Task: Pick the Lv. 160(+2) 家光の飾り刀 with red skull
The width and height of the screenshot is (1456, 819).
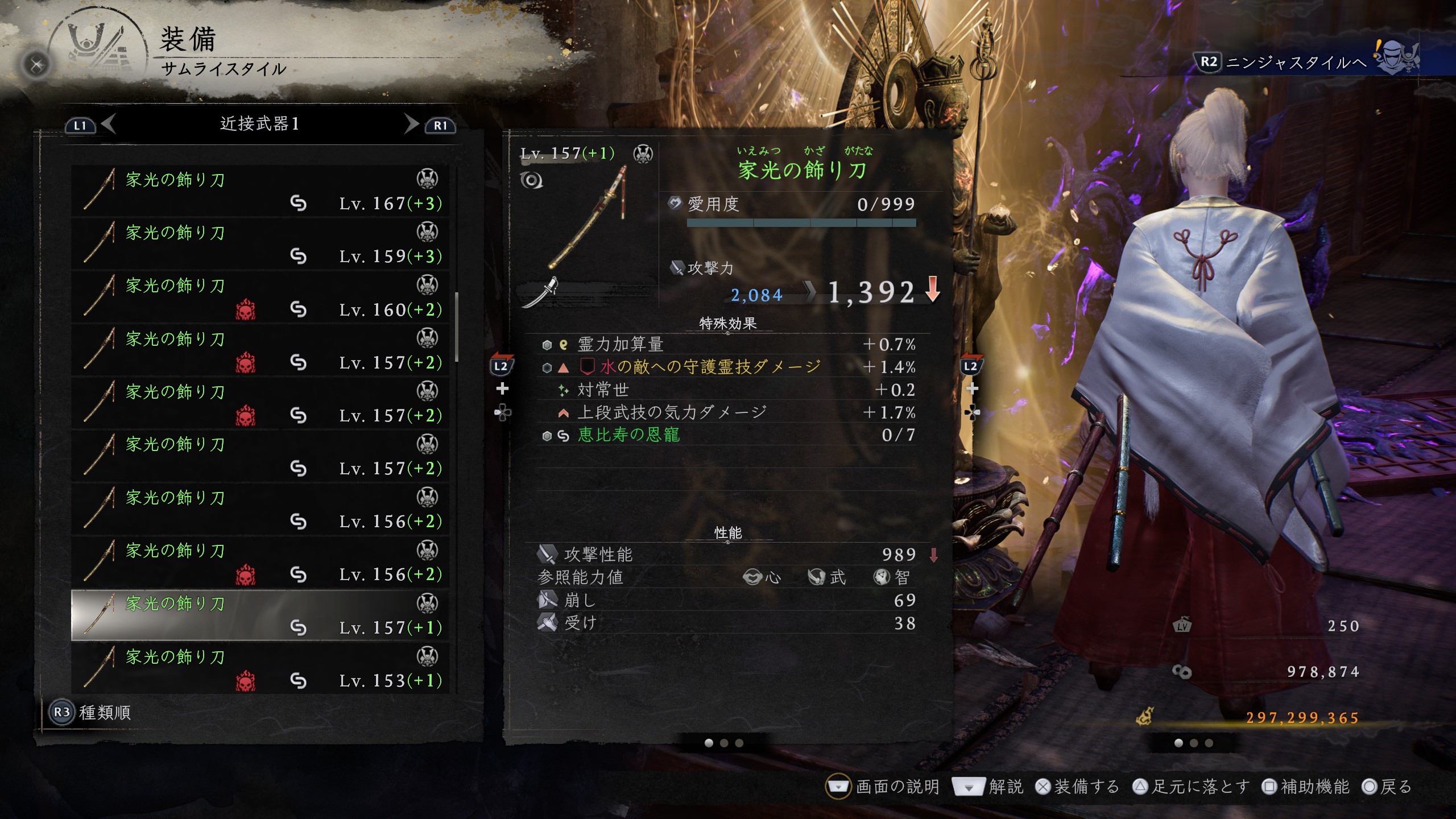Action: 259,297
